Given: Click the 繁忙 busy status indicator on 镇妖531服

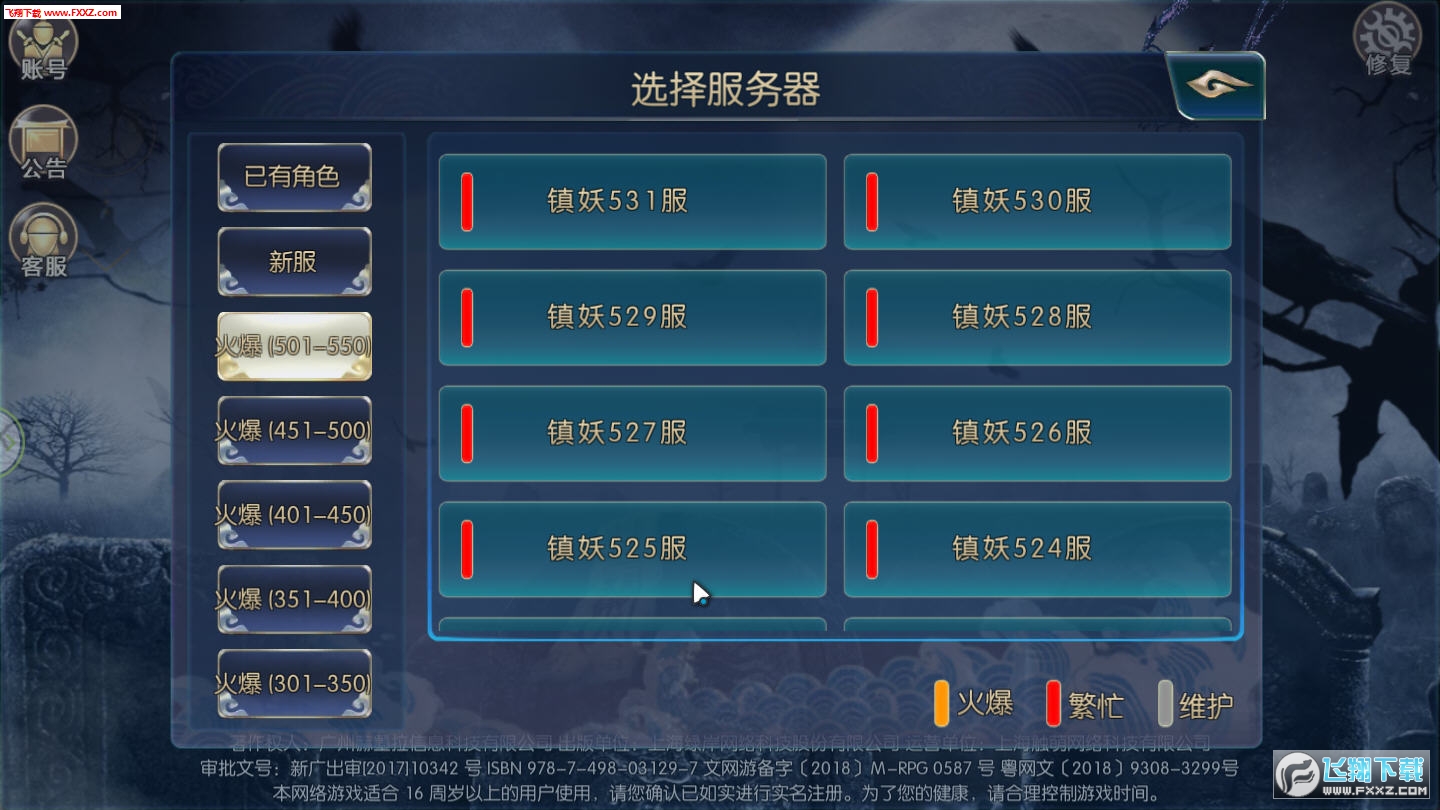Looking at the screenshot, I should [466, 200].
